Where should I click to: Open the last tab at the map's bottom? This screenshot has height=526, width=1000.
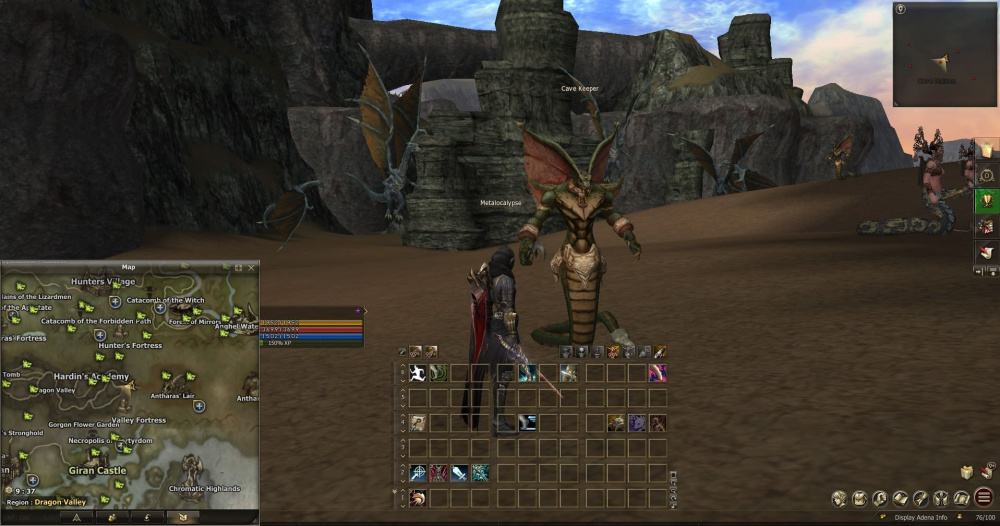point(182,517)
